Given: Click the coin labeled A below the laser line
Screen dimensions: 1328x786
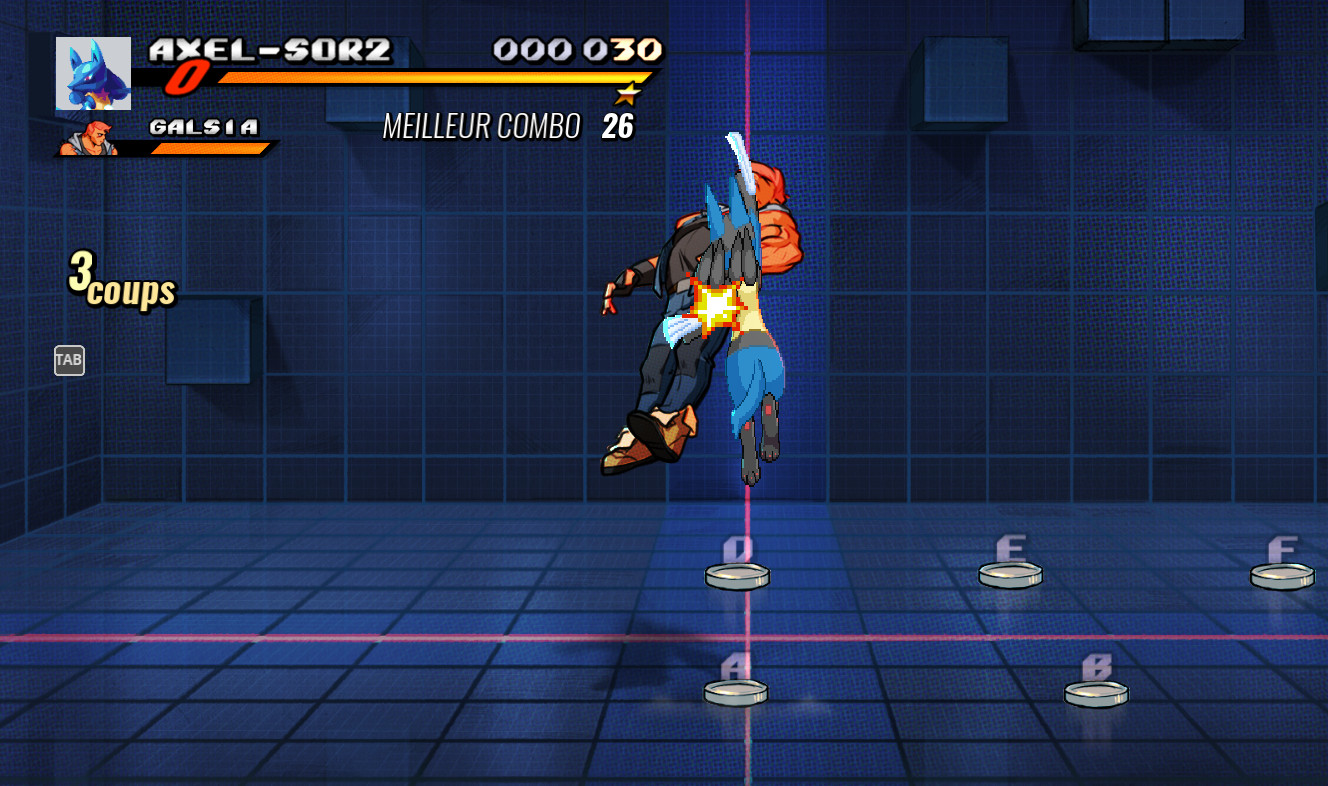Looking at the screenshot, I should pos(735,690).
